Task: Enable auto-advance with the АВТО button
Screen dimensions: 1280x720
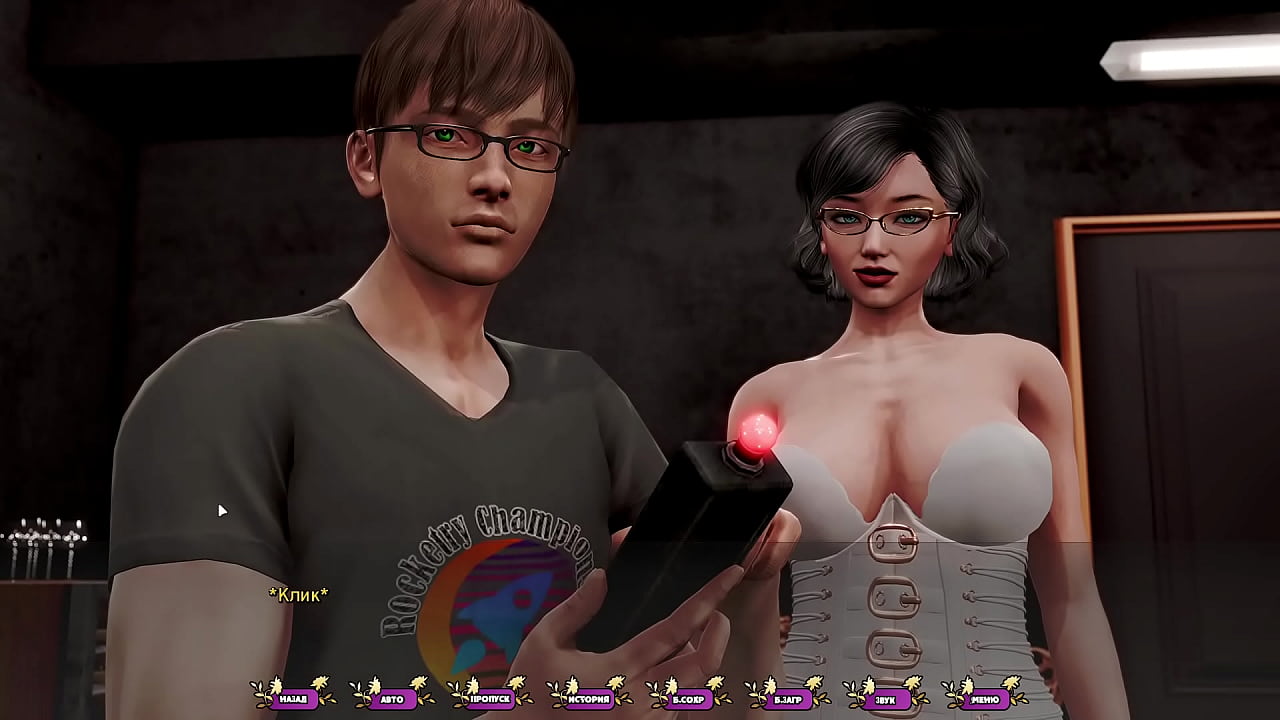Action: tap(392, 699)
